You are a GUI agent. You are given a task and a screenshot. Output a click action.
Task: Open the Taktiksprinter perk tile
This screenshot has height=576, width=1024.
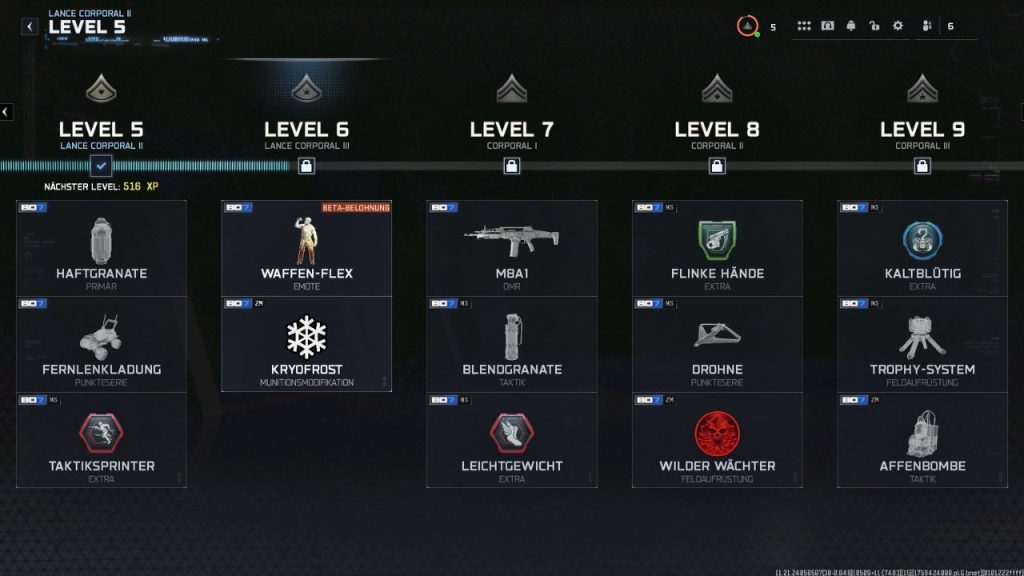point(101,440)
